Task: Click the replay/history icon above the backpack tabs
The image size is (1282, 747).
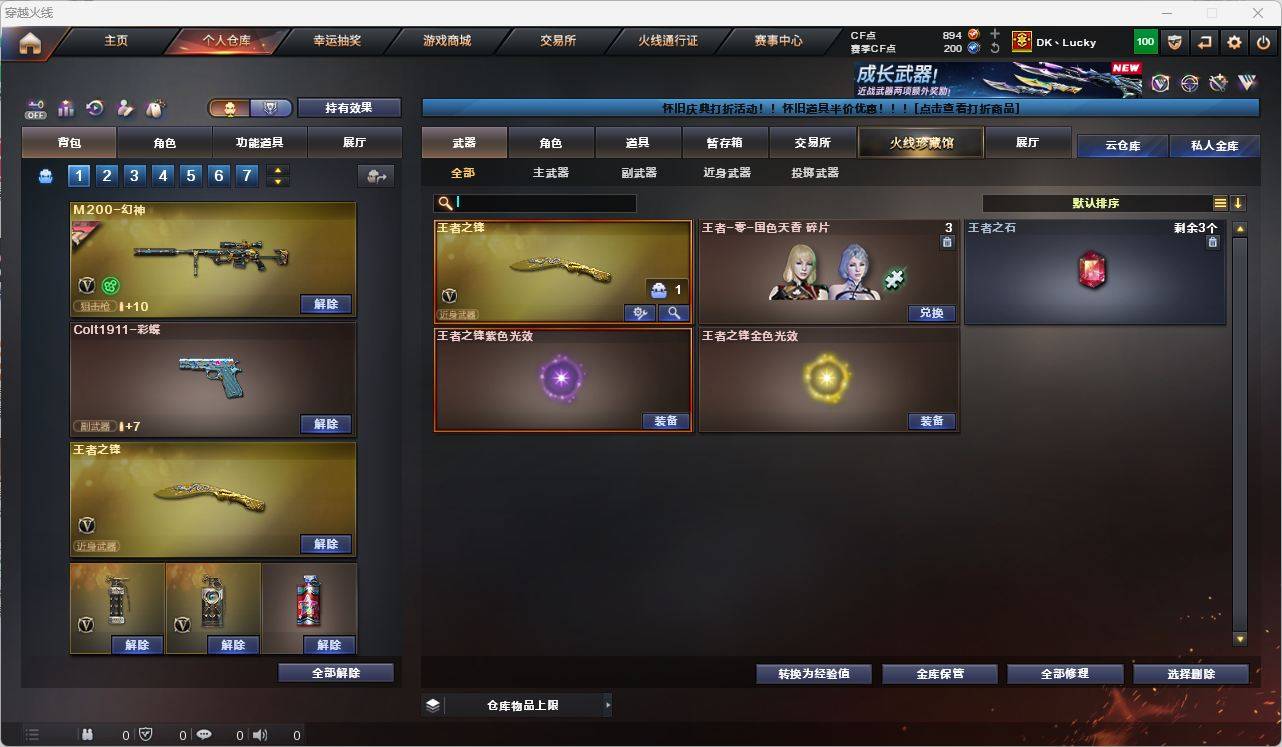Action: (95, 108)
